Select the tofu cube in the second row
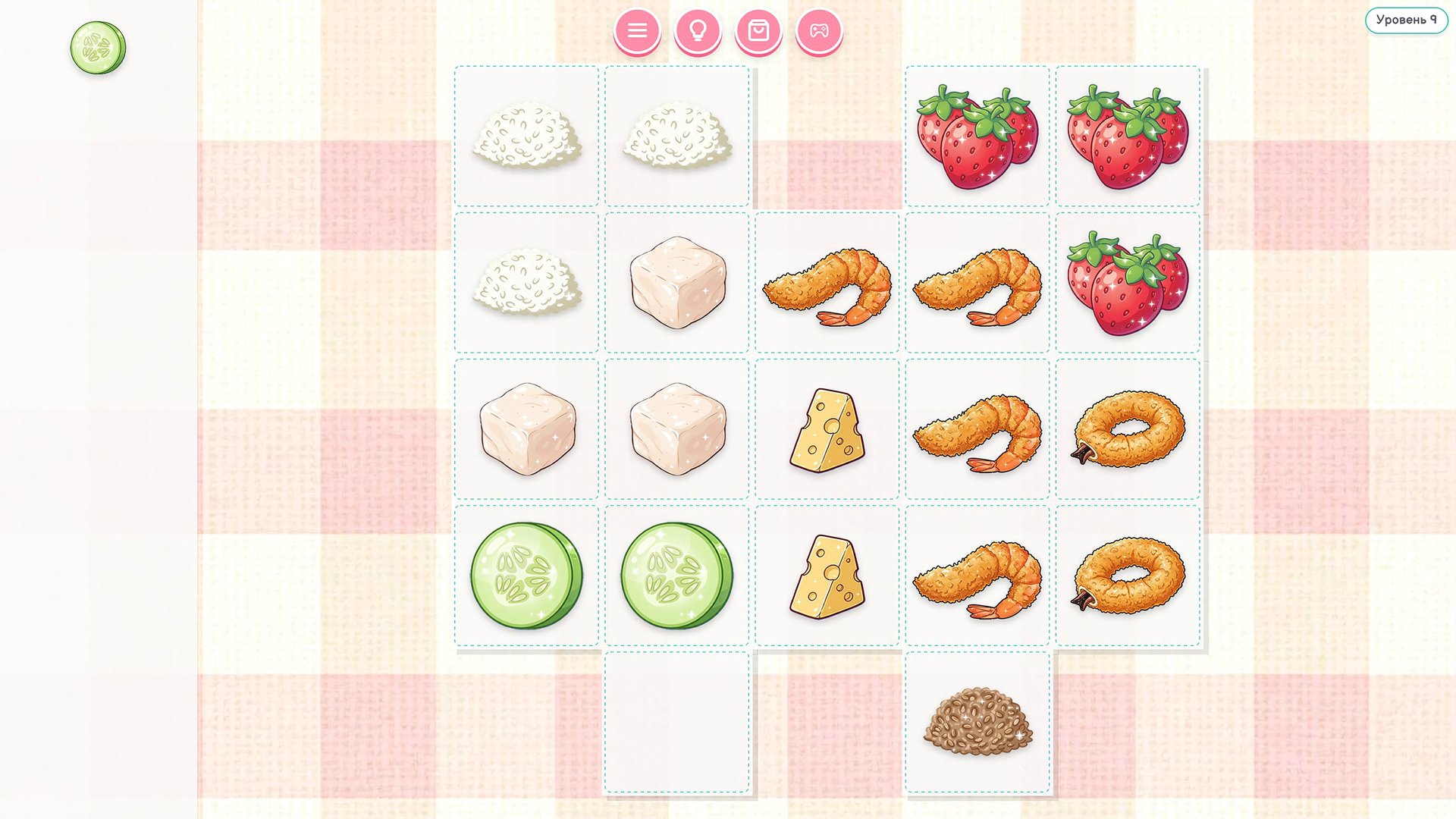Viewport: 1456px width, 819px height. point(677,284)
